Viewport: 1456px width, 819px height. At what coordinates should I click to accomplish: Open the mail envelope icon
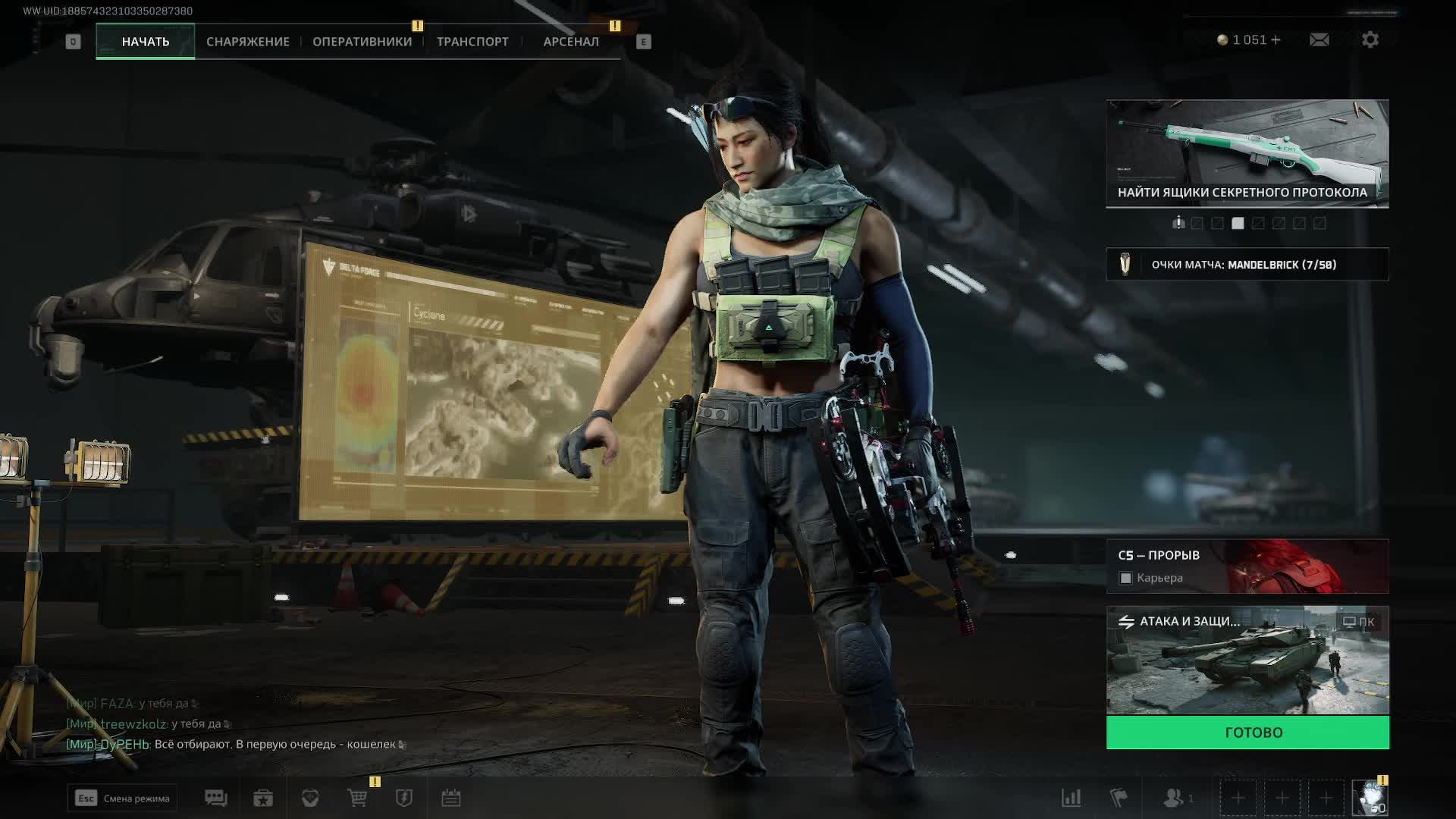coord(1319,40)
